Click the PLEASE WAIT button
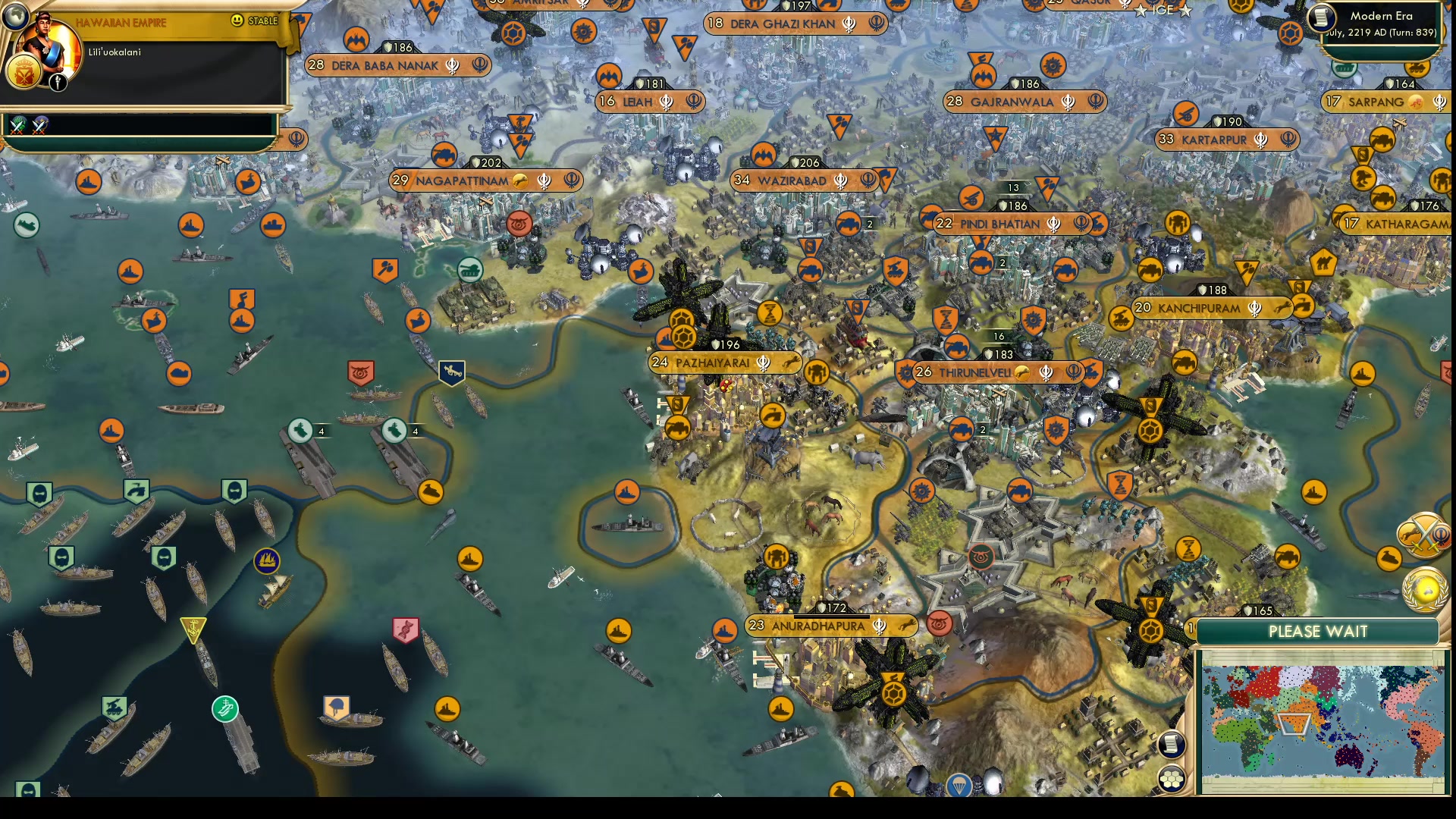 (1319, 631)
